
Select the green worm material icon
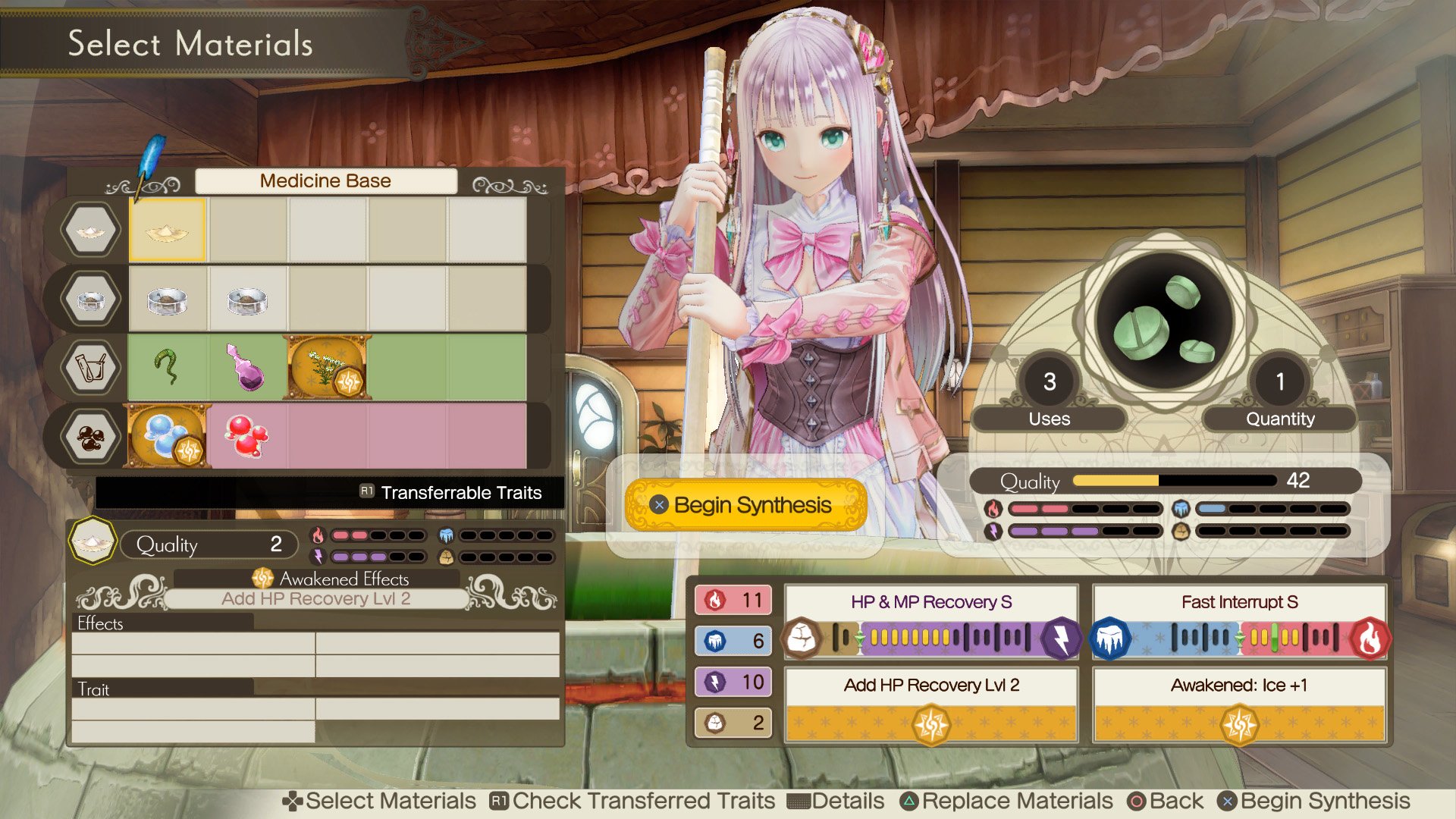168,368
